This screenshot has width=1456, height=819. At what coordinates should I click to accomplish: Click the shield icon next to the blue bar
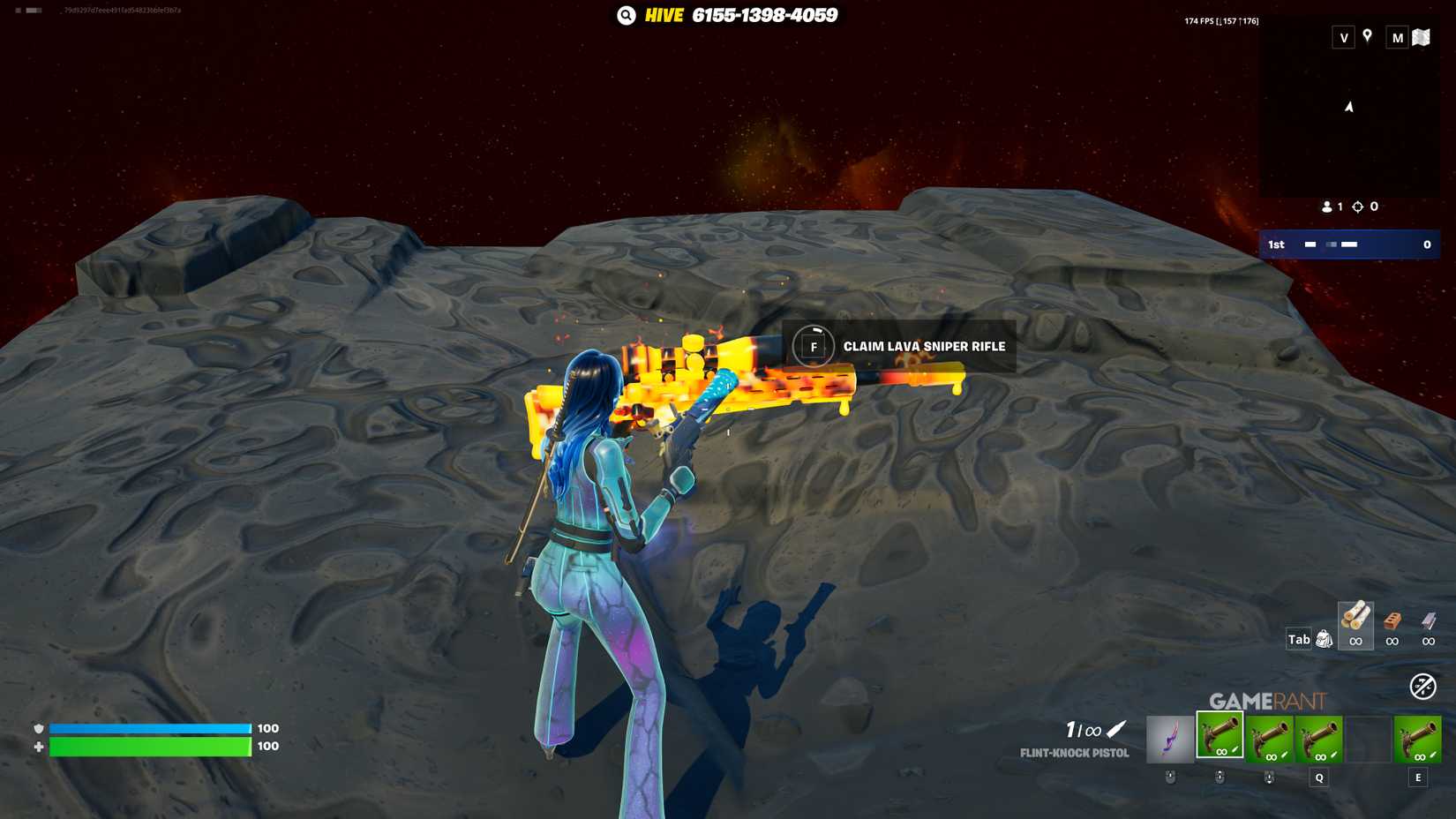(37, 728)
